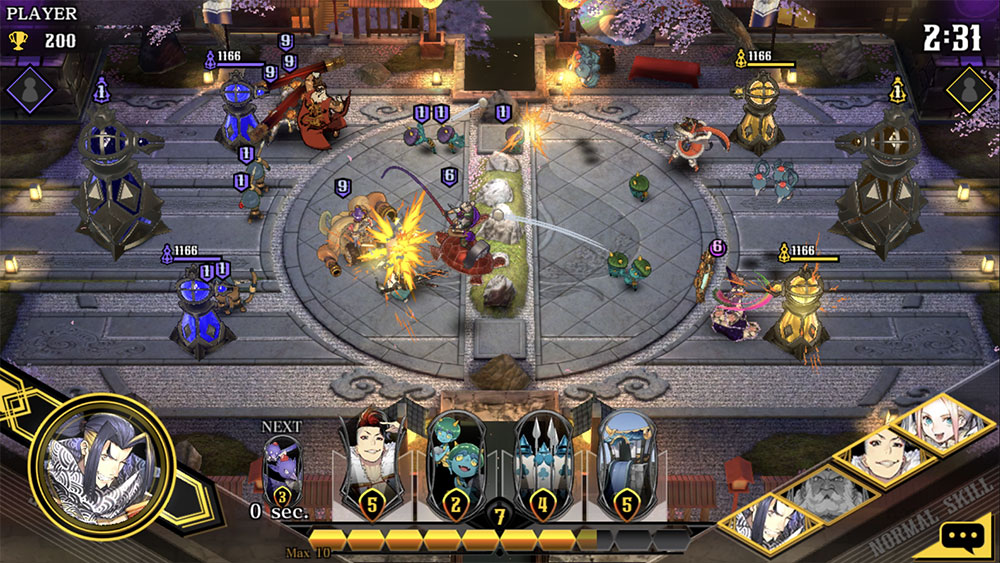
Task: Activate the blonde girl skill portrait
Action: click(943, 423)
